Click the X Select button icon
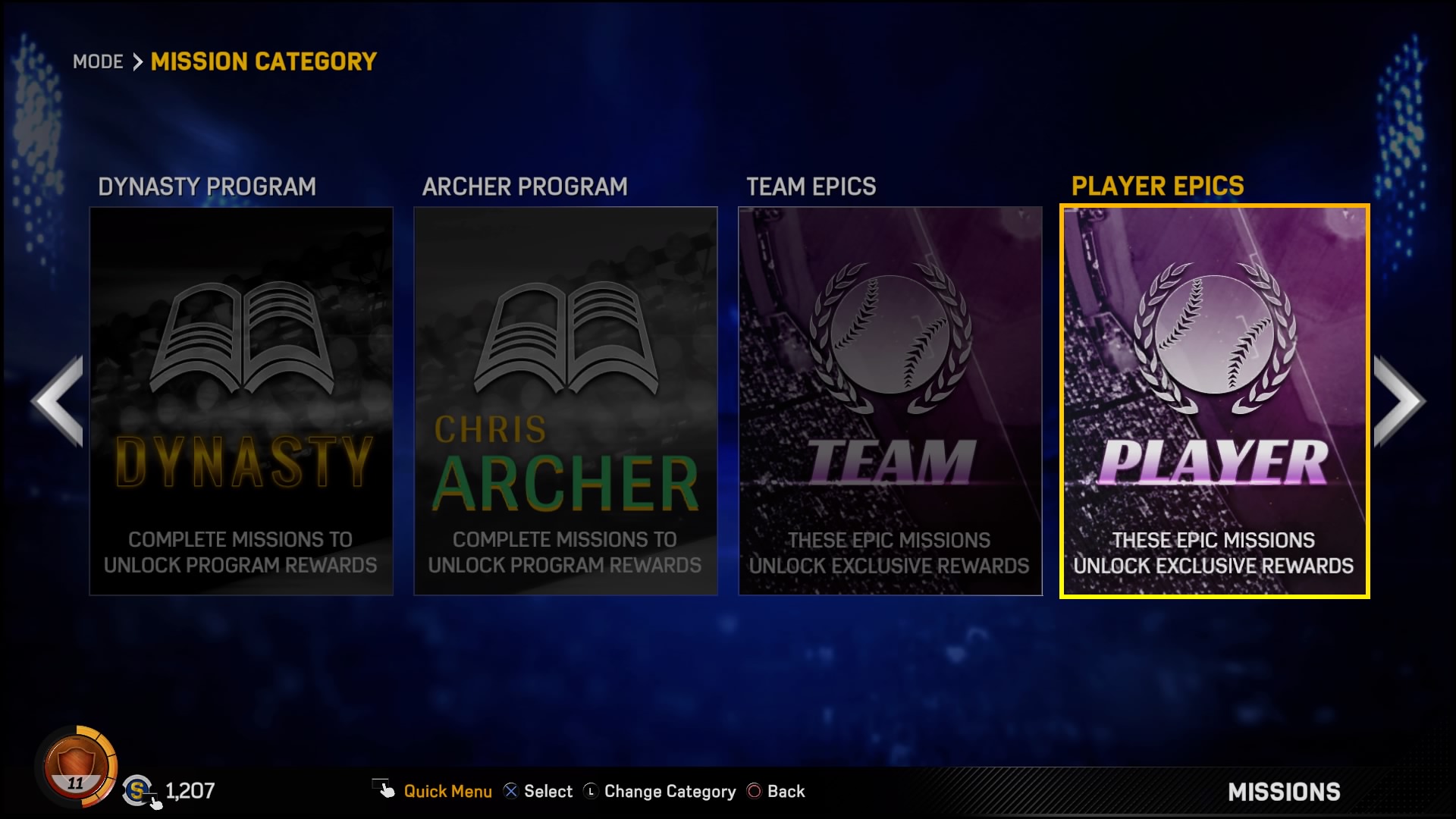 coord(511,791)
